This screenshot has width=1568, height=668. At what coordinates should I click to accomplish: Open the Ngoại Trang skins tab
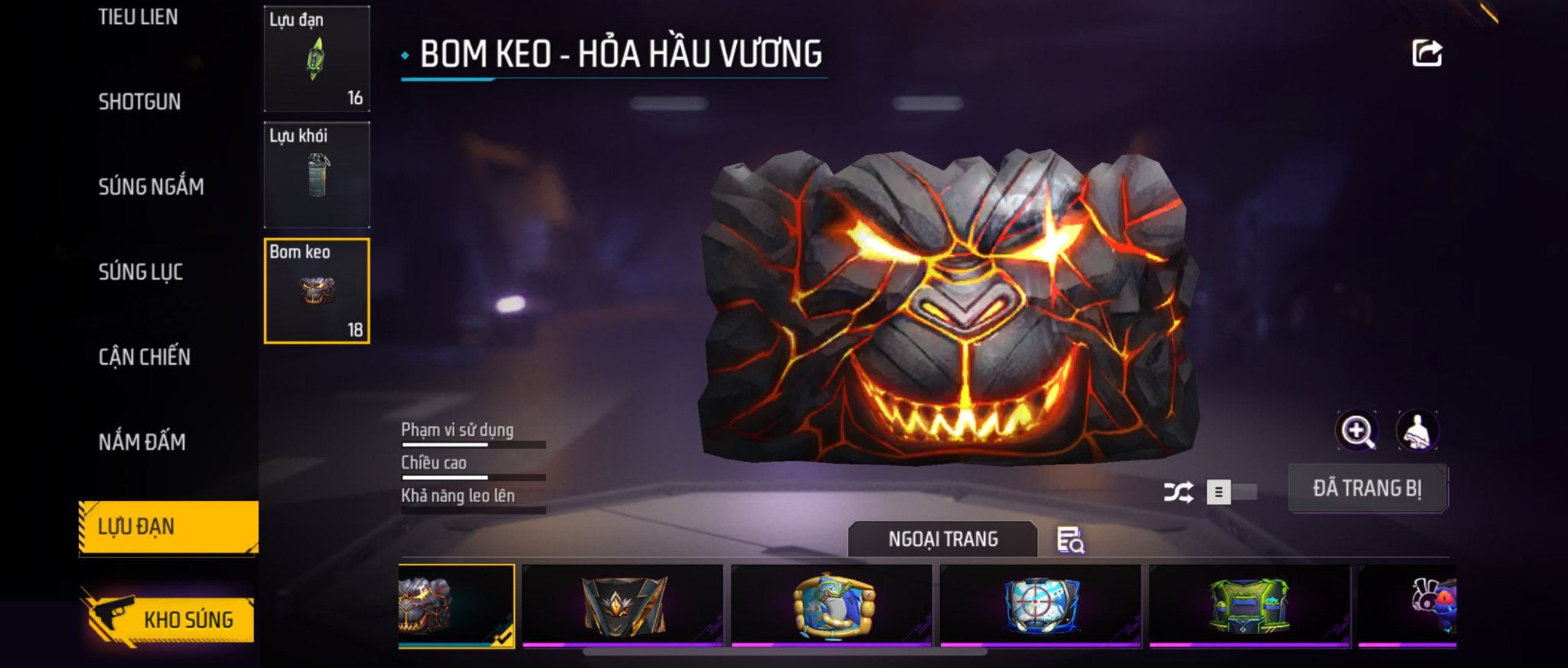coord(943,539)
